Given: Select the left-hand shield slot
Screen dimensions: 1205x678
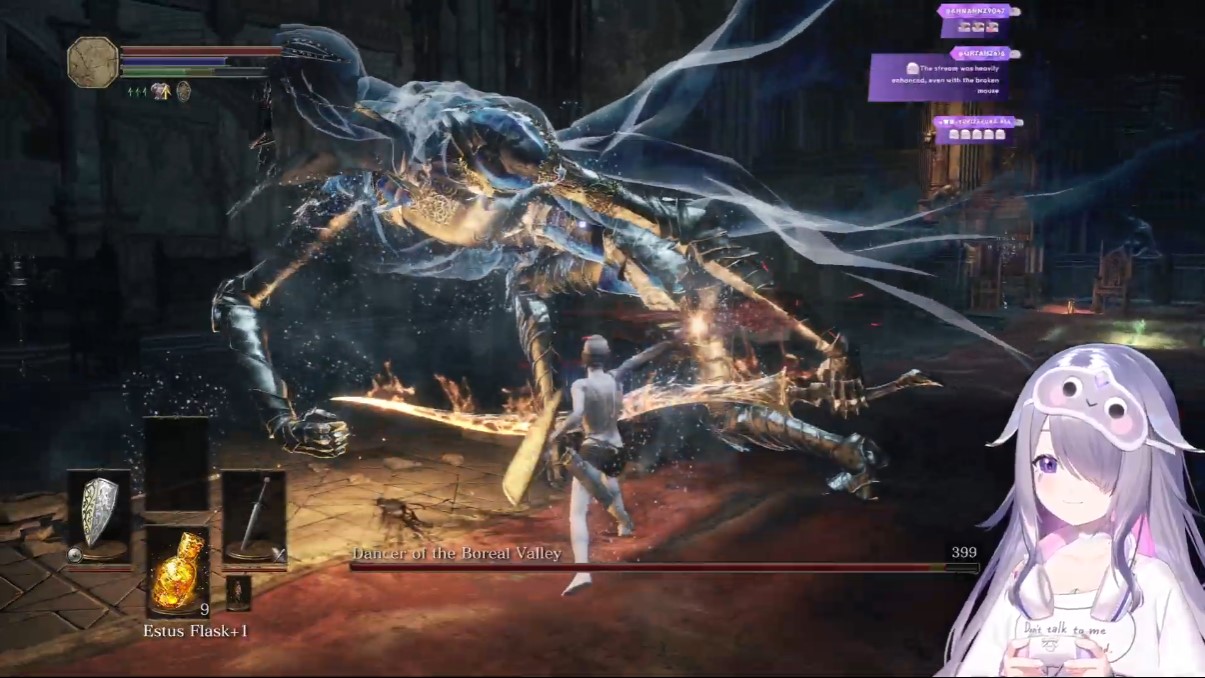Looking at the screenshot, I should pos(99,516).
